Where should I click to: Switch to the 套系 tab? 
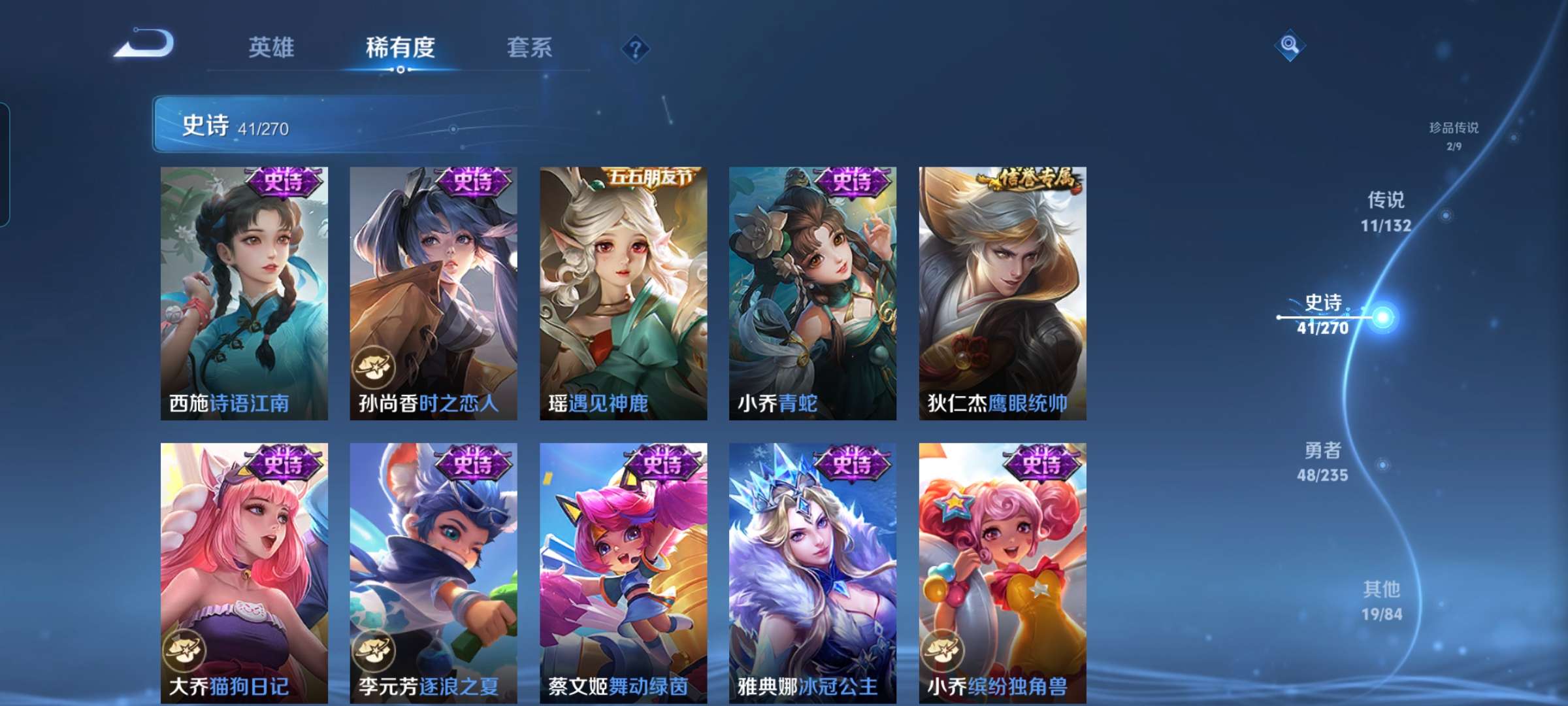tap(529, 47)
